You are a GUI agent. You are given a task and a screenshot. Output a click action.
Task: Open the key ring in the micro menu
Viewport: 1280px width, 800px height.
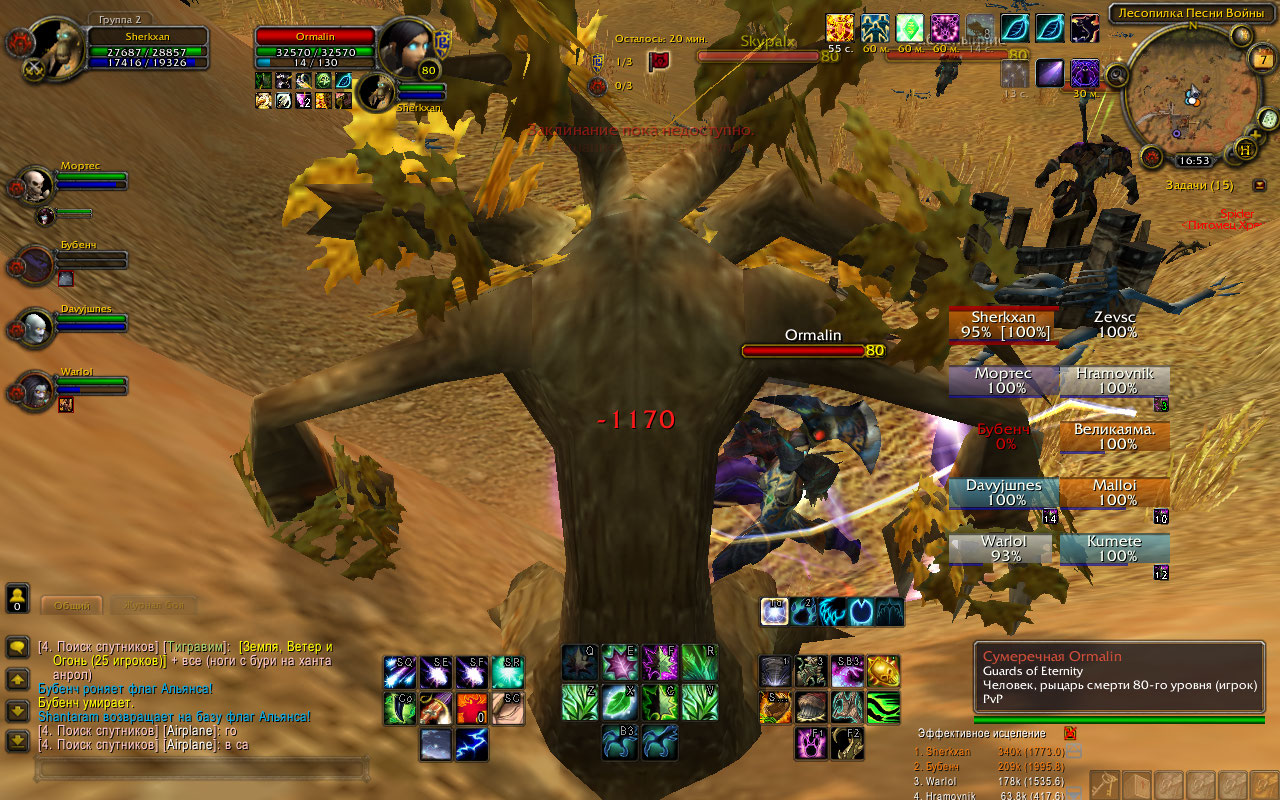[1106, 785]
